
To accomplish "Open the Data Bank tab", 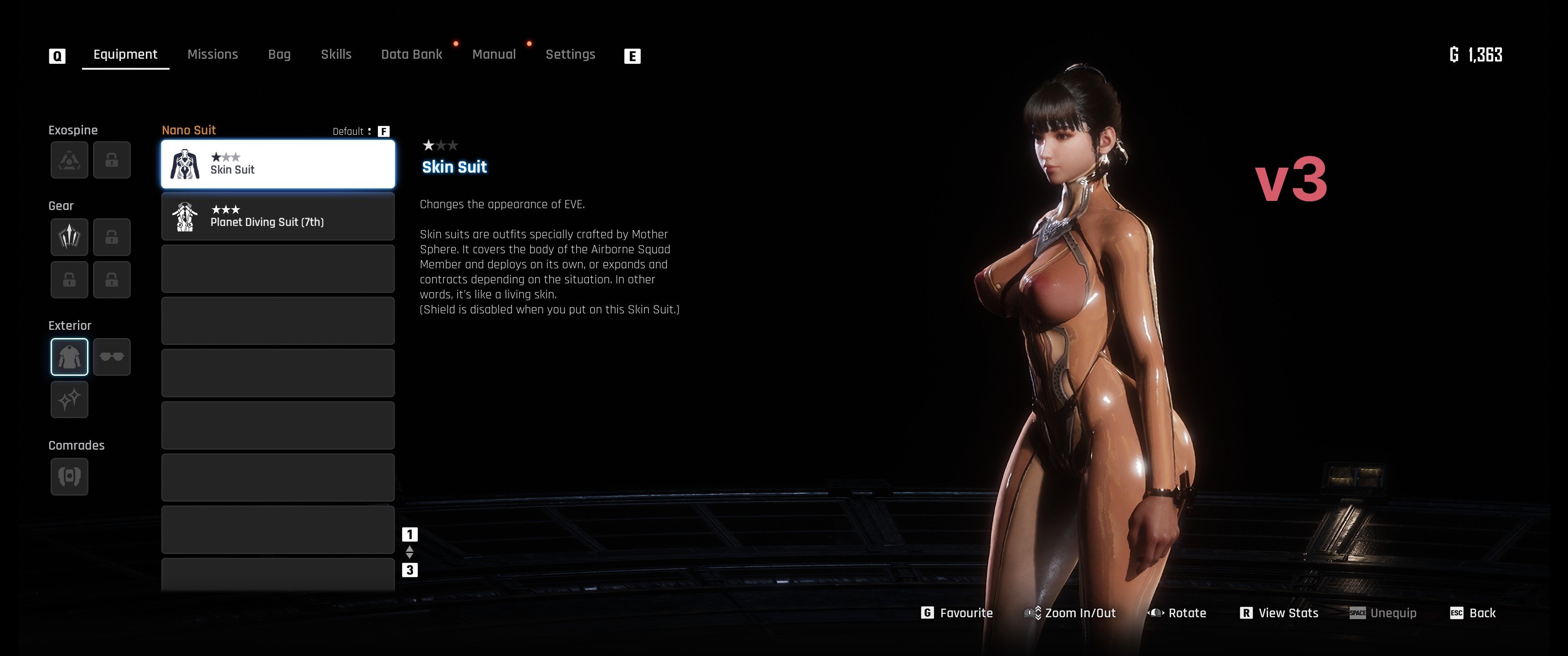I will tap(412, 55).
